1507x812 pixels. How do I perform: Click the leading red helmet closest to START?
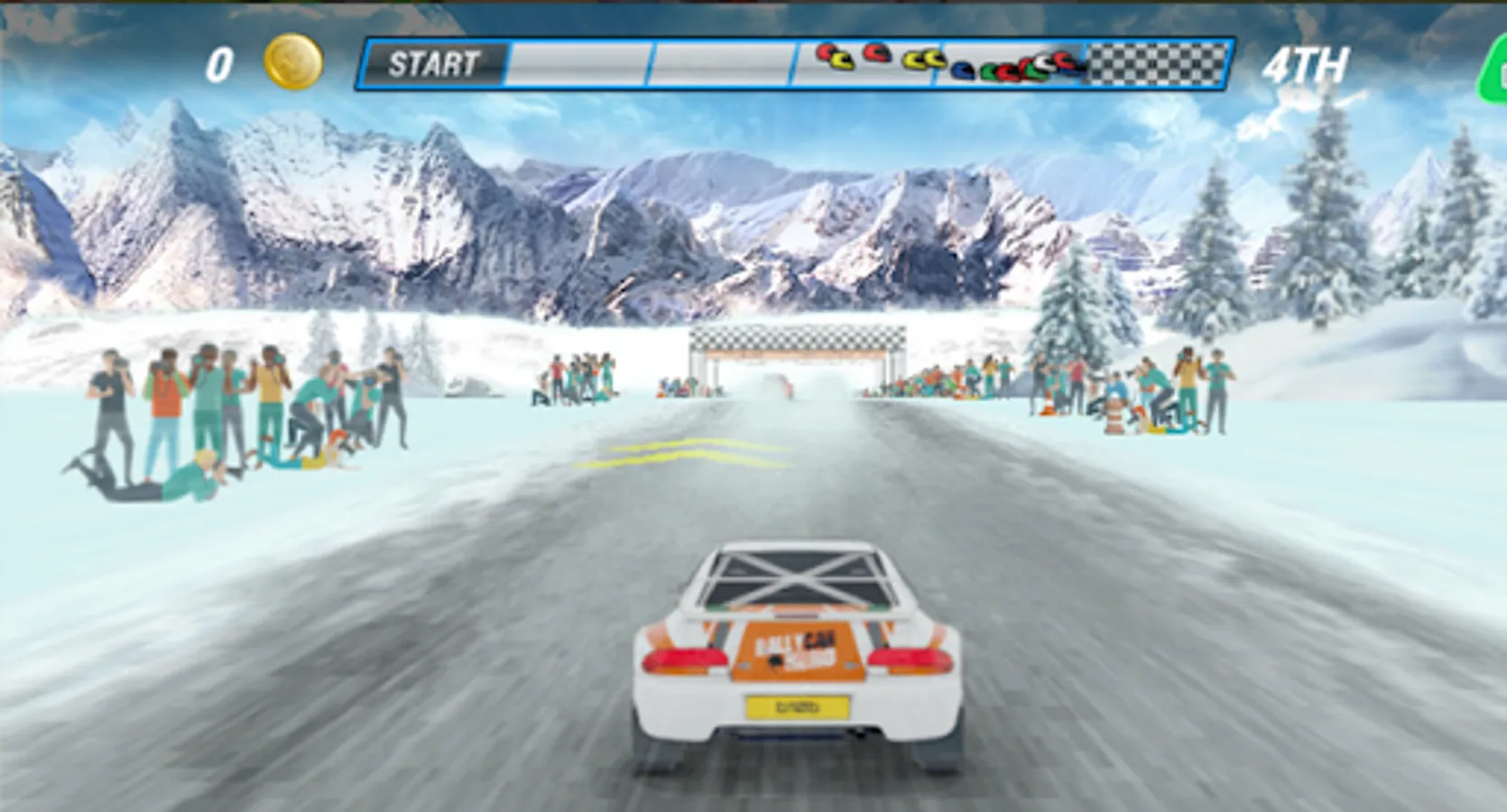825,52
